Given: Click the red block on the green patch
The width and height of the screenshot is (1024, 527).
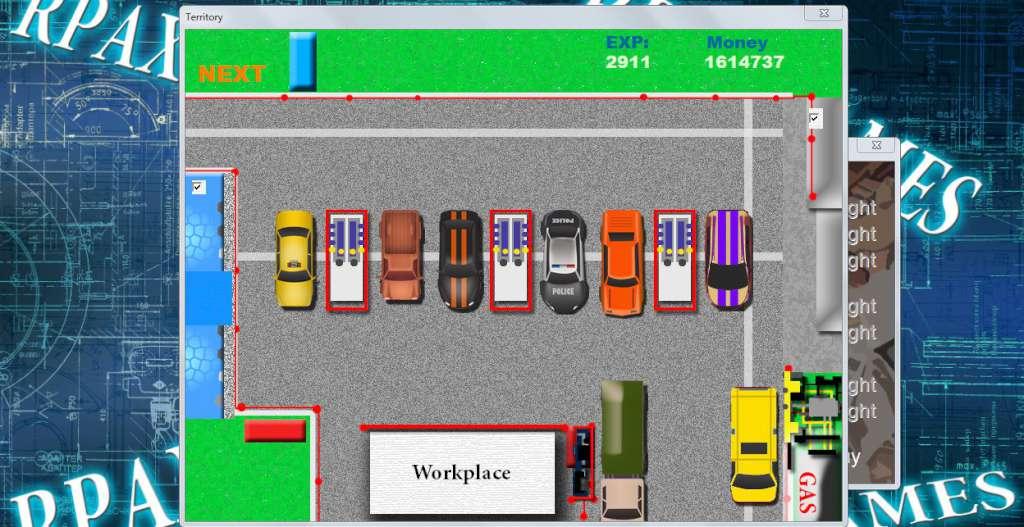Looking at the screenshot, I should coord(274,430).
